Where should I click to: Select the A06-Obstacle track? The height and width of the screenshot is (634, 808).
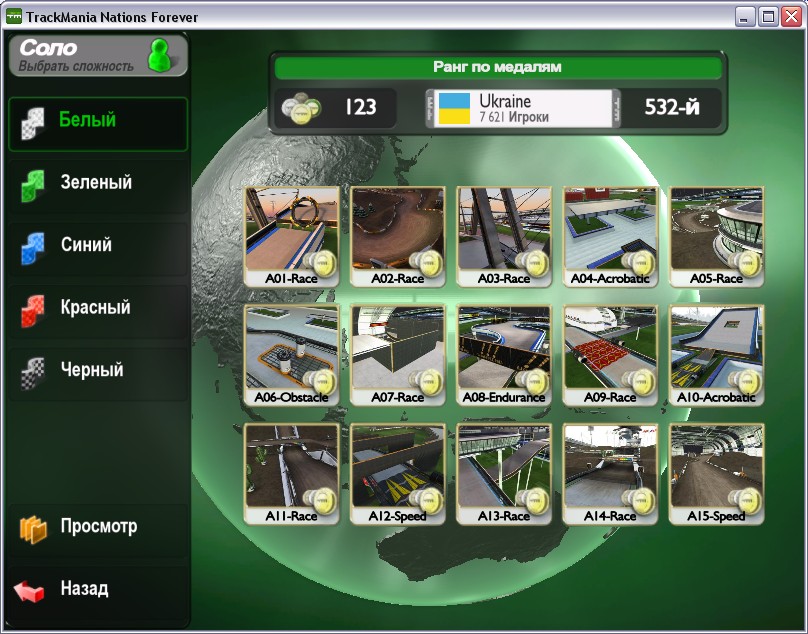tap(291, 355)
